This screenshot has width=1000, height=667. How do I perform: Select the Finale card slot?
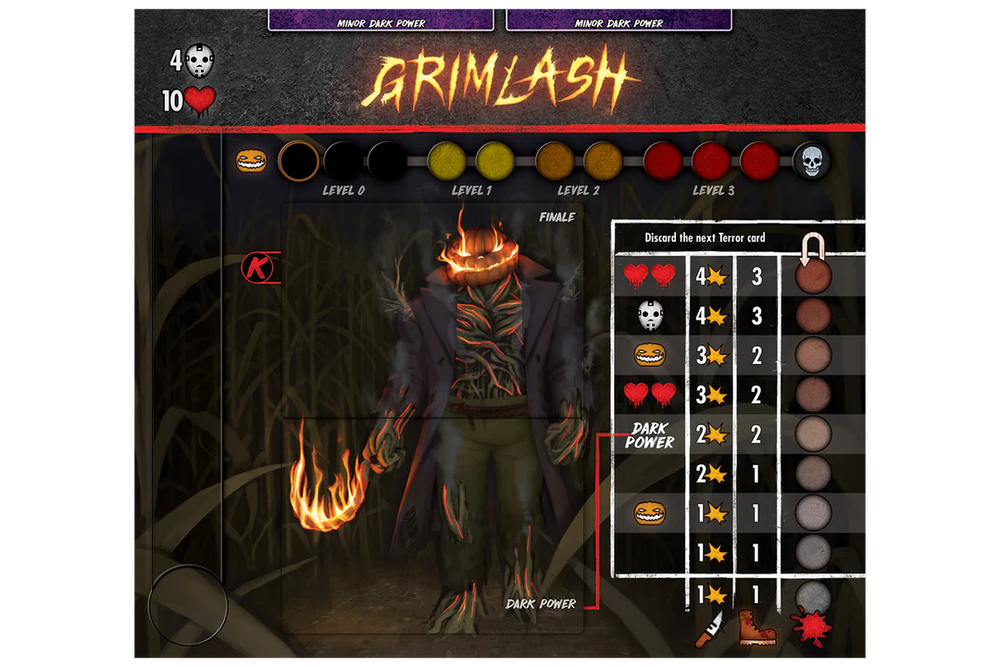432,310
